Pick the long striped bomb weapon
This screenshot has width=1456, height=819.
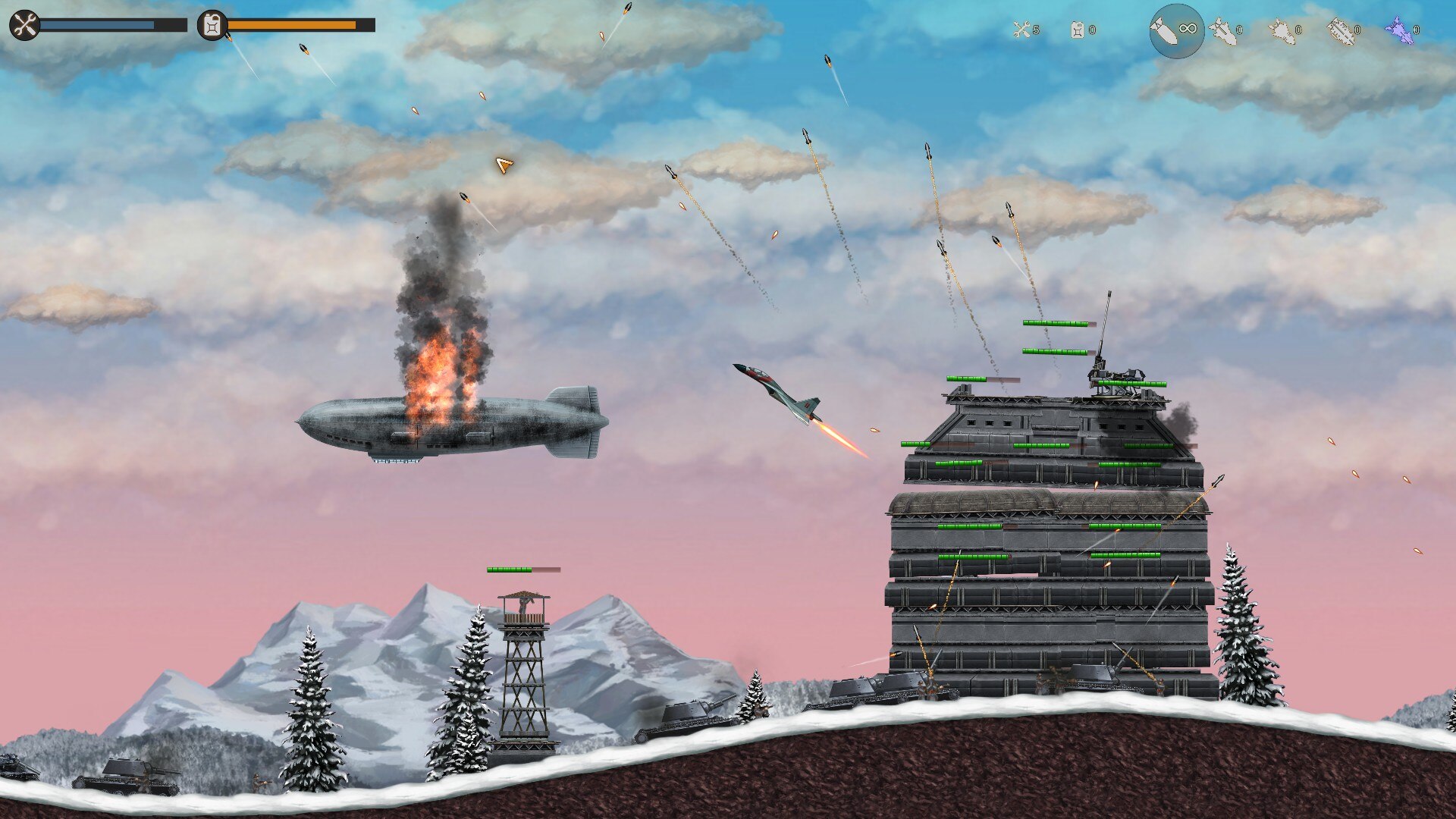click(x=1341, y=31)
